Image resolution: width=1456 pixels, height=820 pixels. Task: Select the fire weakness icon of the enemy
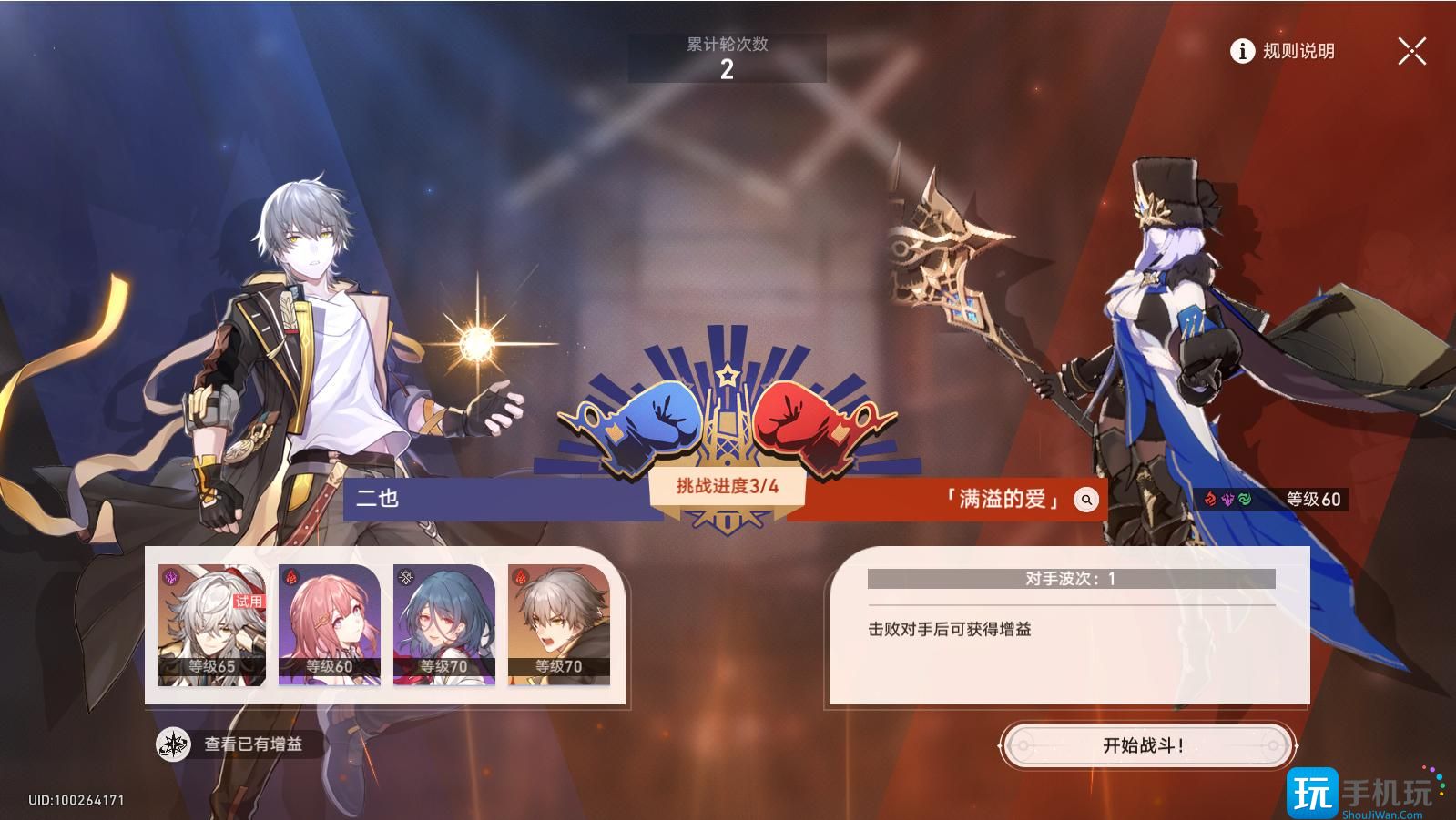click(x=1210, y=499)
